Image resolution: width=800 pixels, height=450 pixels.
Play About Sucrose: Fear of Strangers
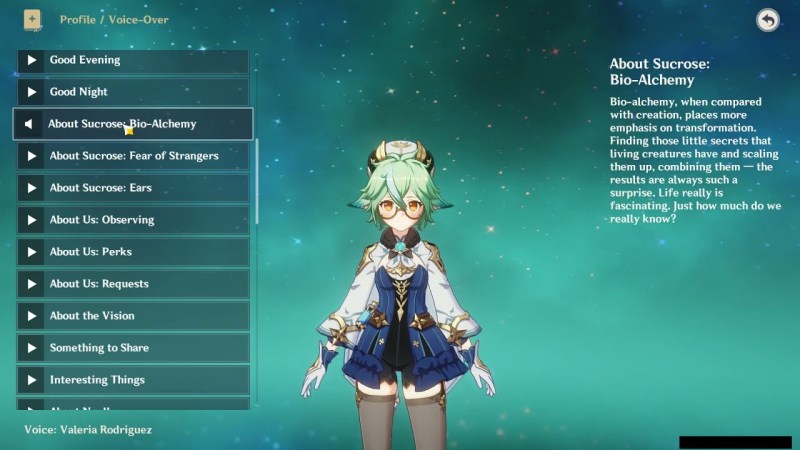pyautogui.click(x=132, y=156)
